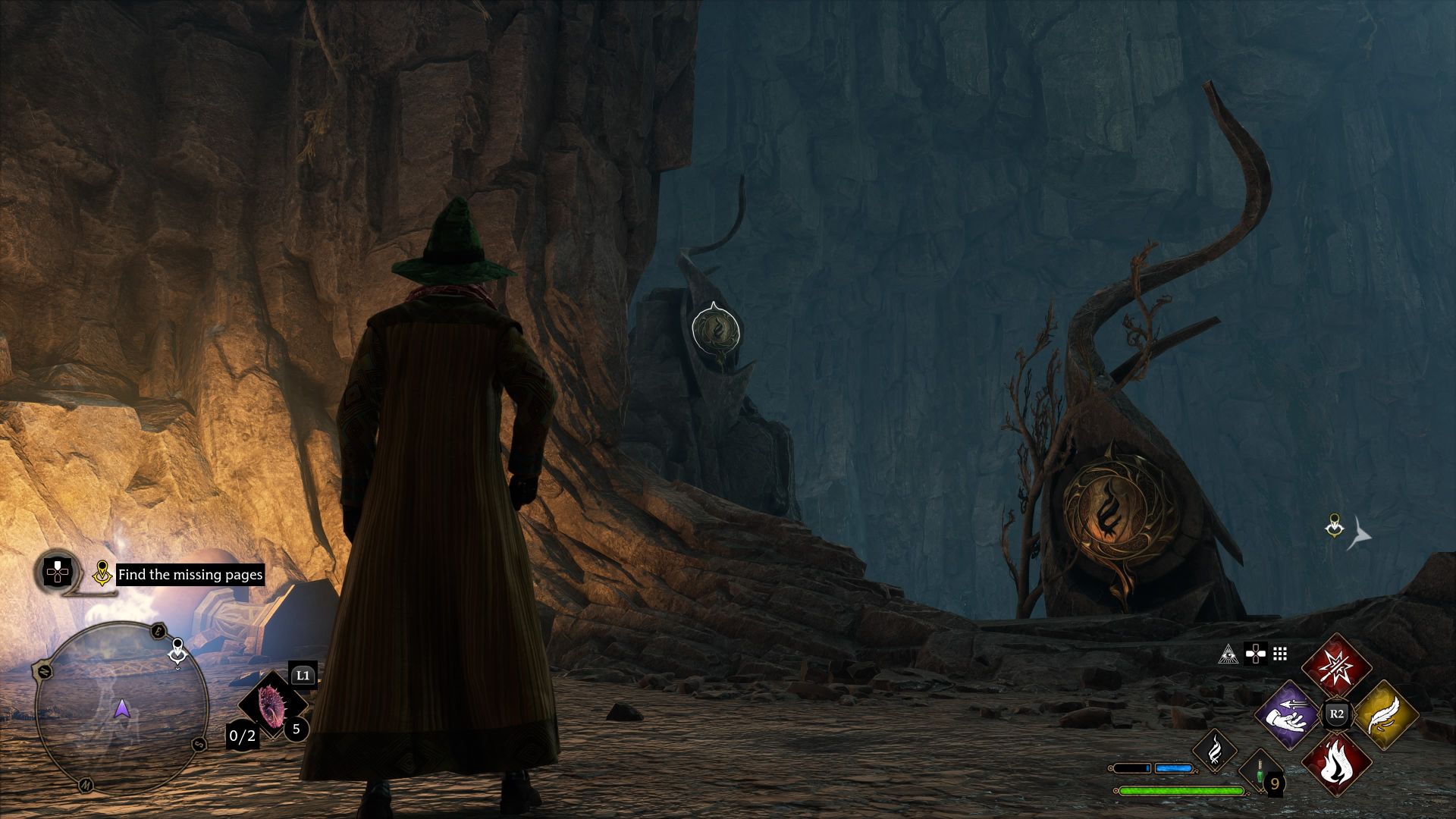The height and width of the screenshot is (819, 1456).
Task: Click the 0/2 pages collected counter
Action: tap(242, 736)
